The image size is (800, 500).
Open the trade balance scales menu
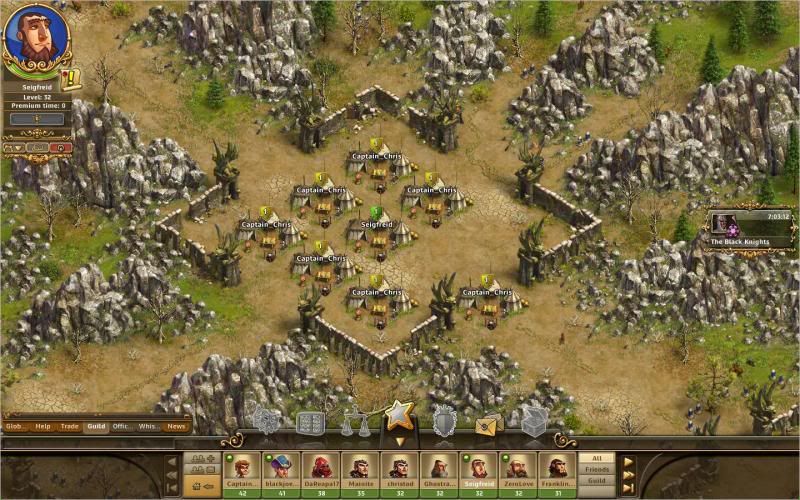pyautogui.click(x=355, y=423)
